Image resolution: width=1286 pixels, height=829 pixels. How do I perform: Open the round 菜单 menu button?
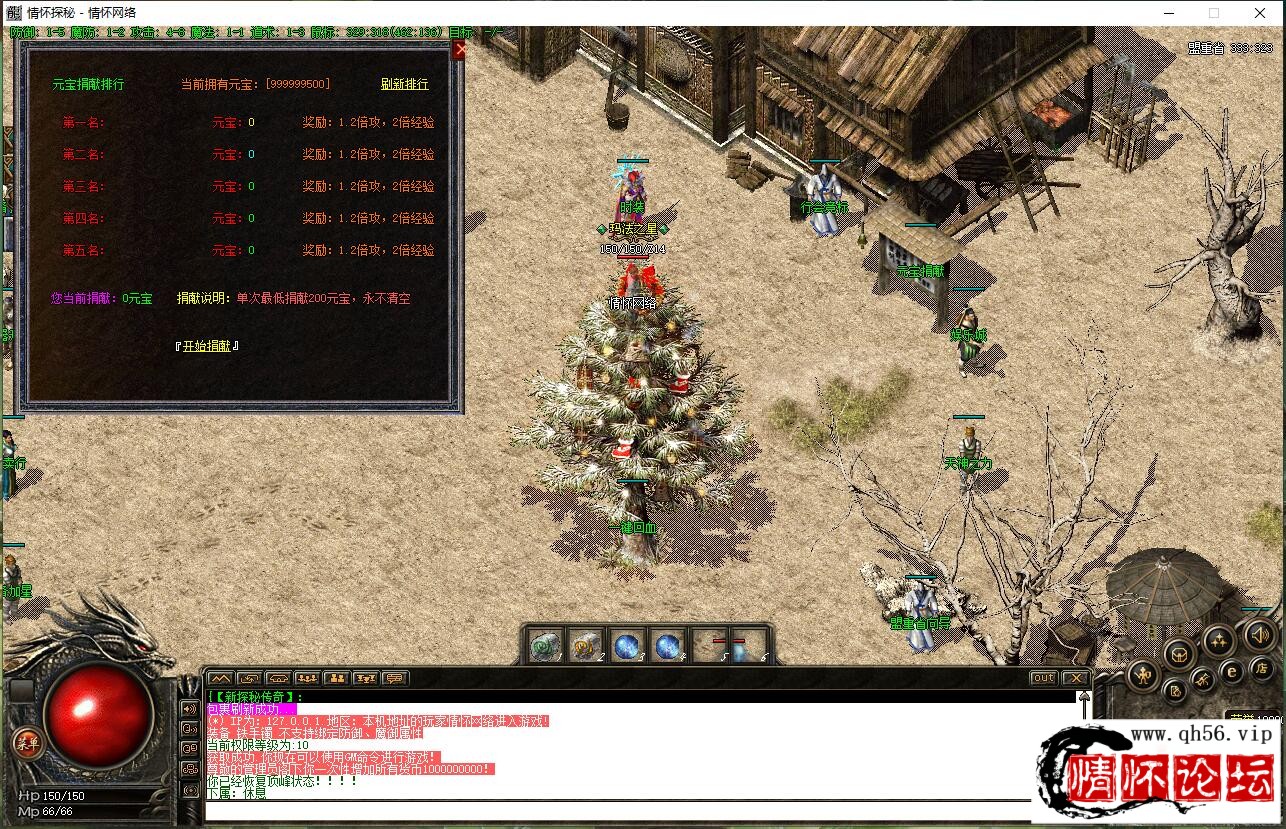[x=26, y=741]
